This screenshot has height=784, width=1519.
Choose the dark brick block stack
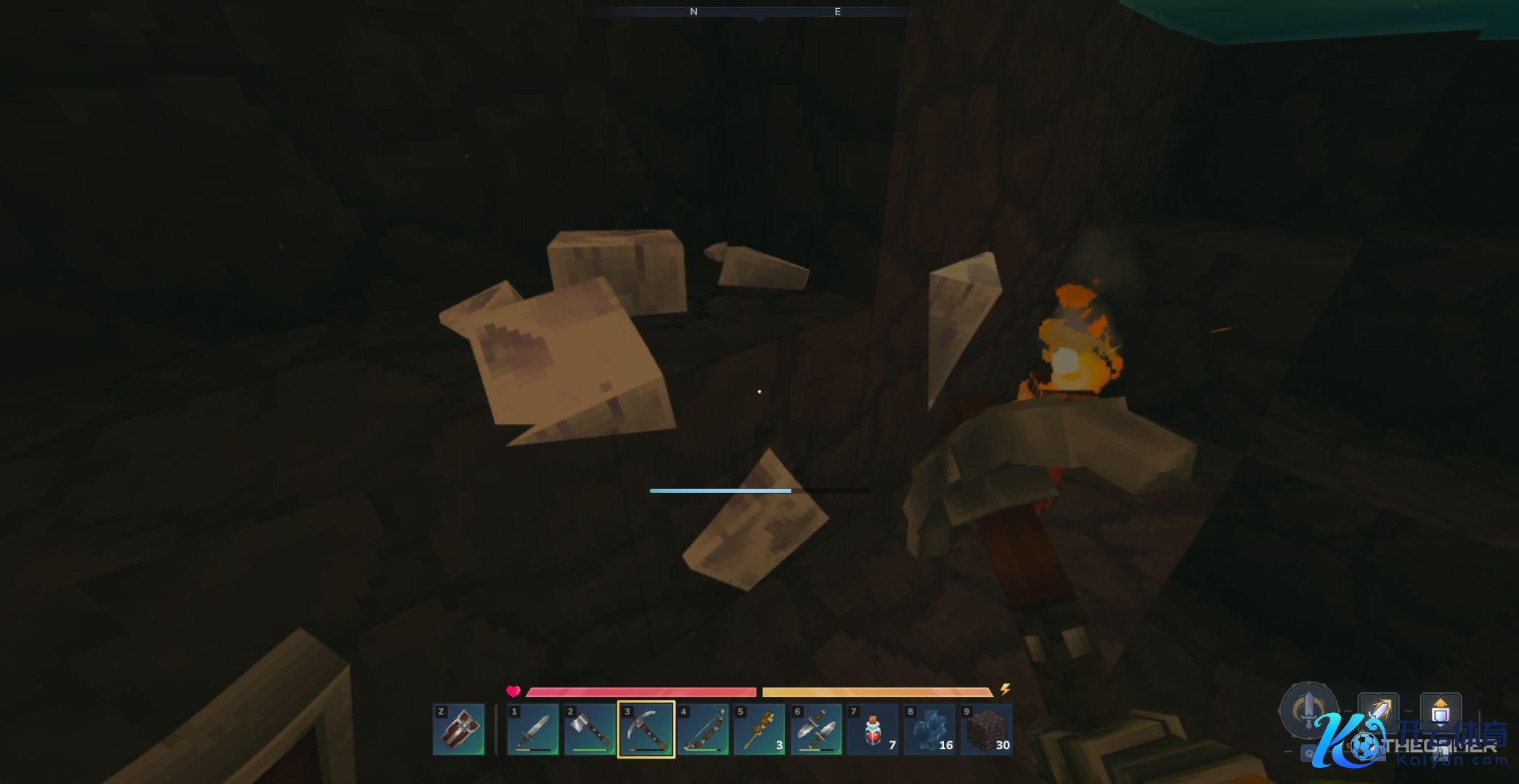pyautogui.click(x=986, y=730)
